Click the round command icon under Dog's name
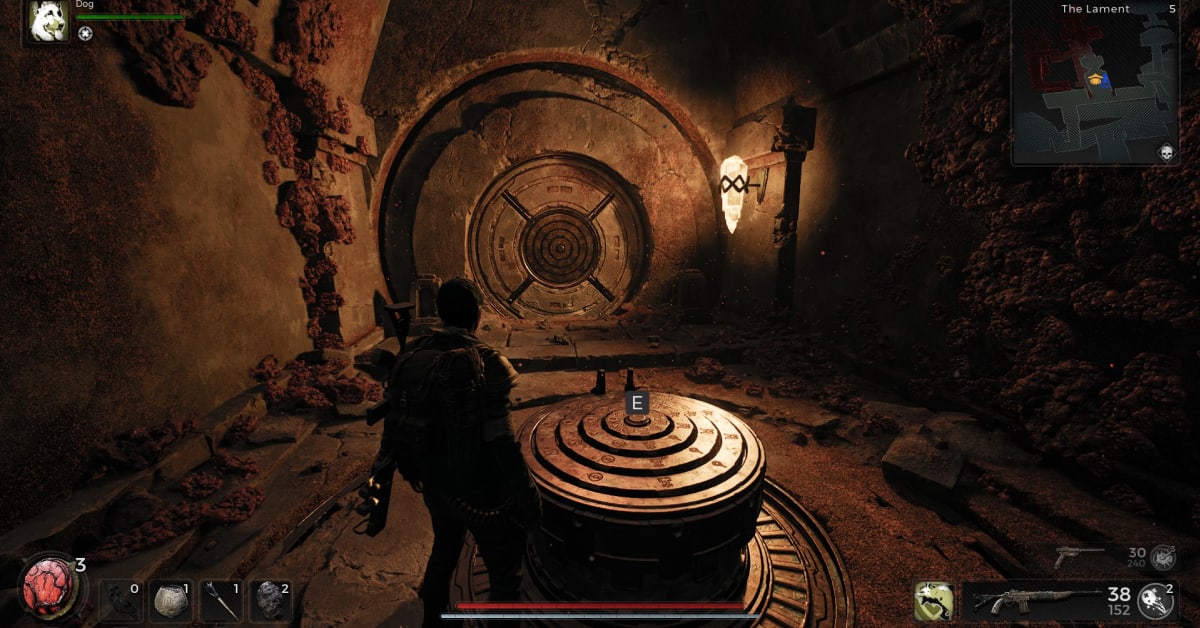The height and width of the screenshot is (628, 1200). click(85, 33)
